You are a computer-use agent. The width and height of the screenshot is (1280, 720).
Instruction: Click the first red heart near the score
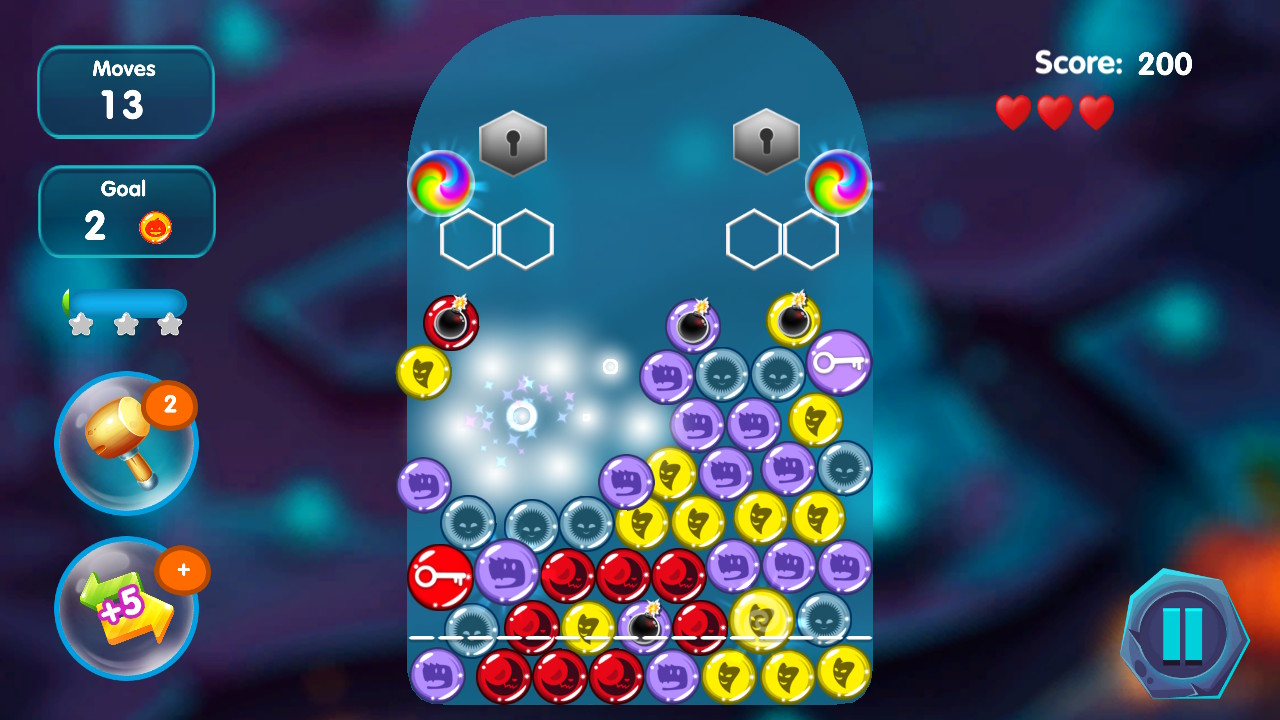coord(1013,111)
